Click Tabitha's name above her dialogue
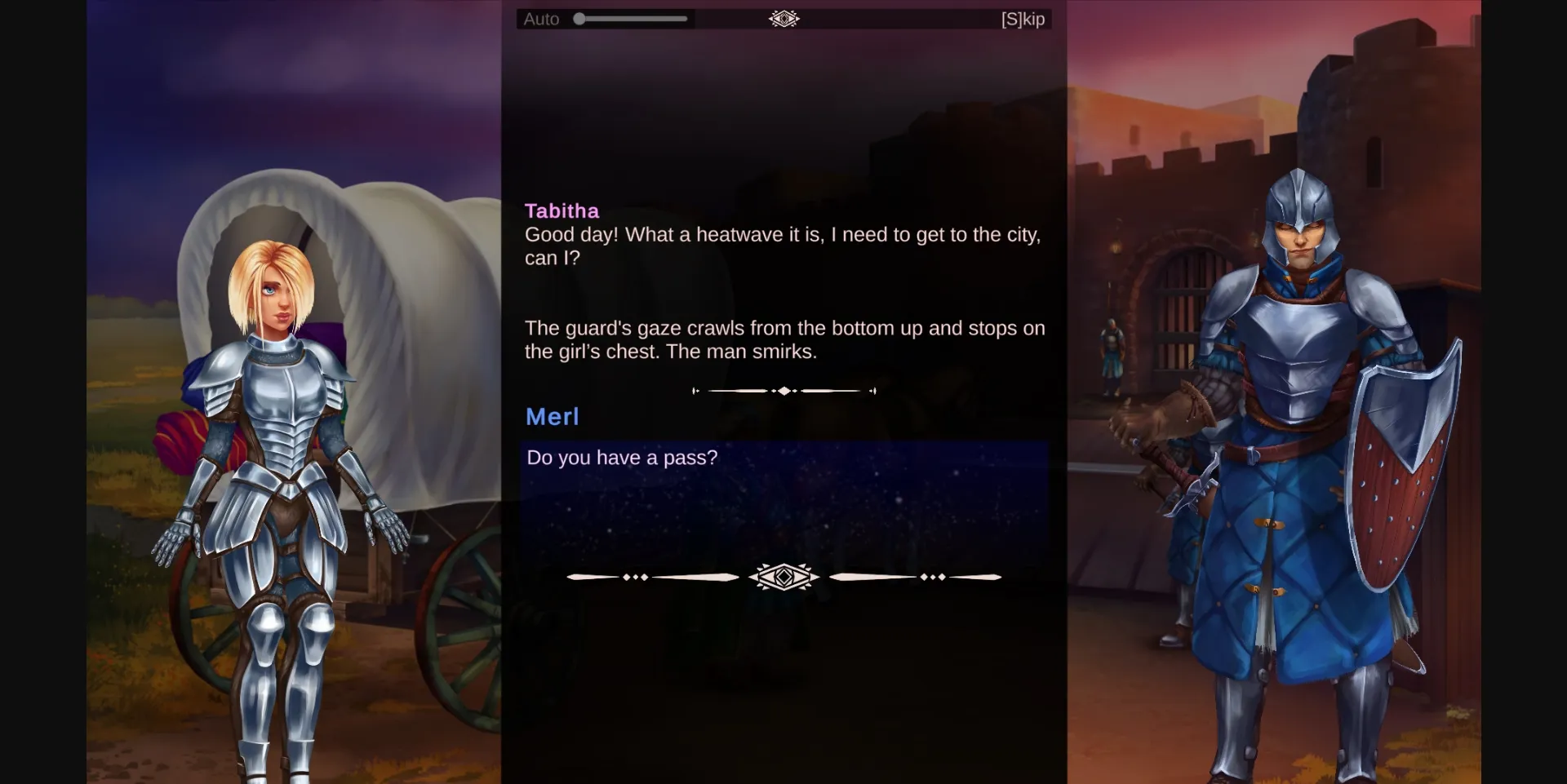The height and width of the screenshot is (784, 1567). click(x=562, y=210)
